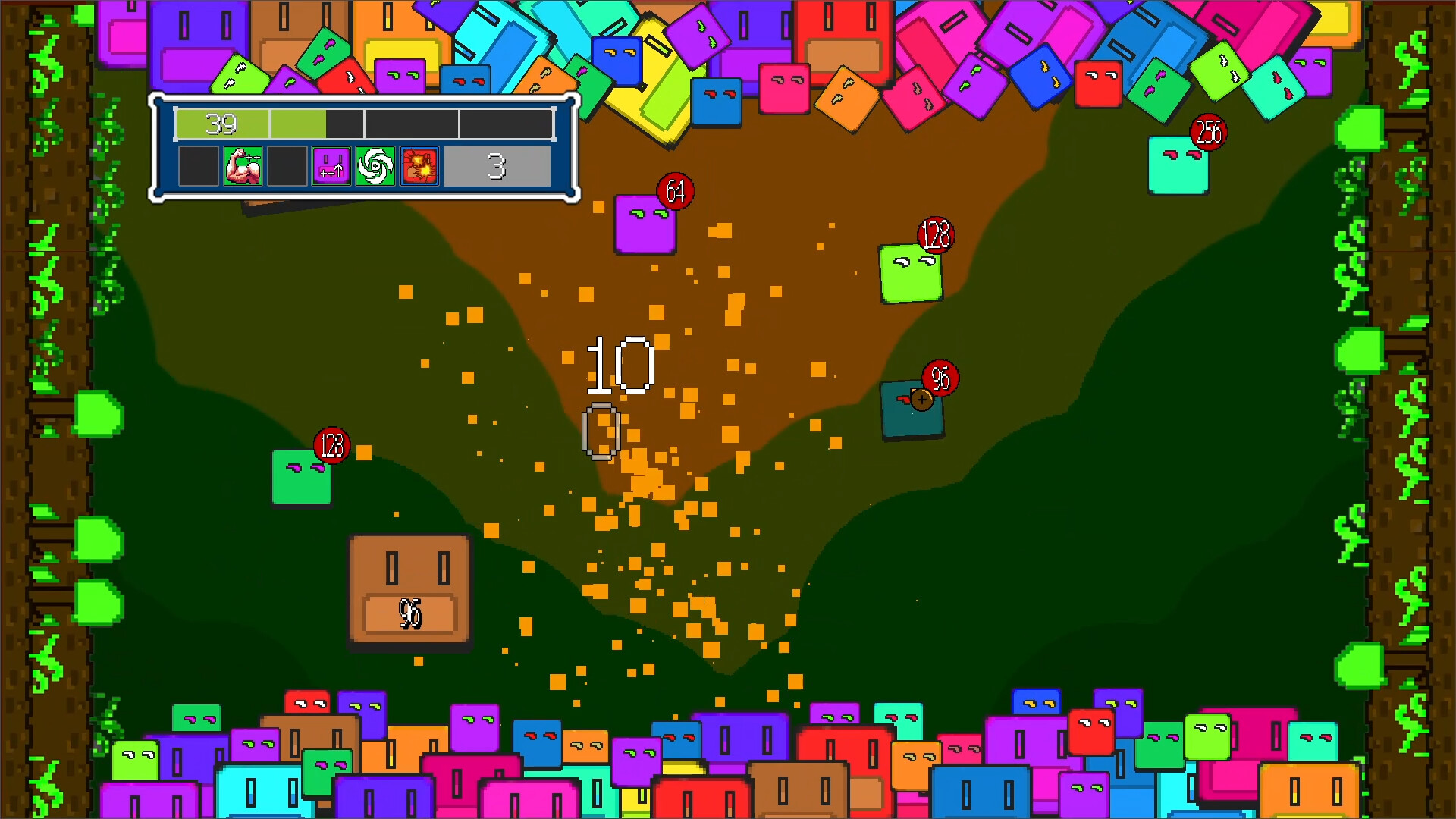Click the 0 counter below the score
Image resolution: width=1456 pixels, height=819 pixels.
click(601, 431)
